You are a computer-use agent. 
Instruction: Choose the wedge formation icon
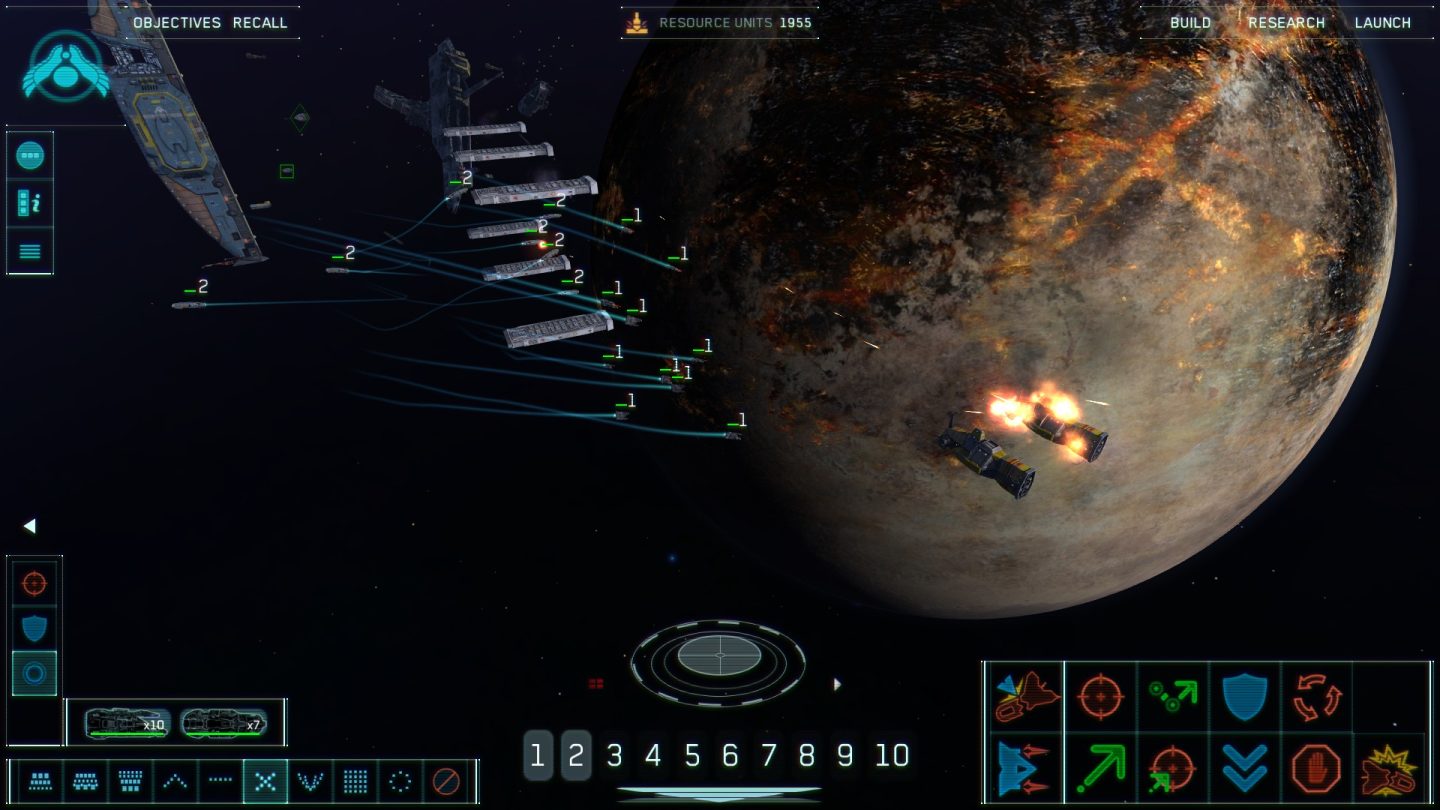coord(175,781)
